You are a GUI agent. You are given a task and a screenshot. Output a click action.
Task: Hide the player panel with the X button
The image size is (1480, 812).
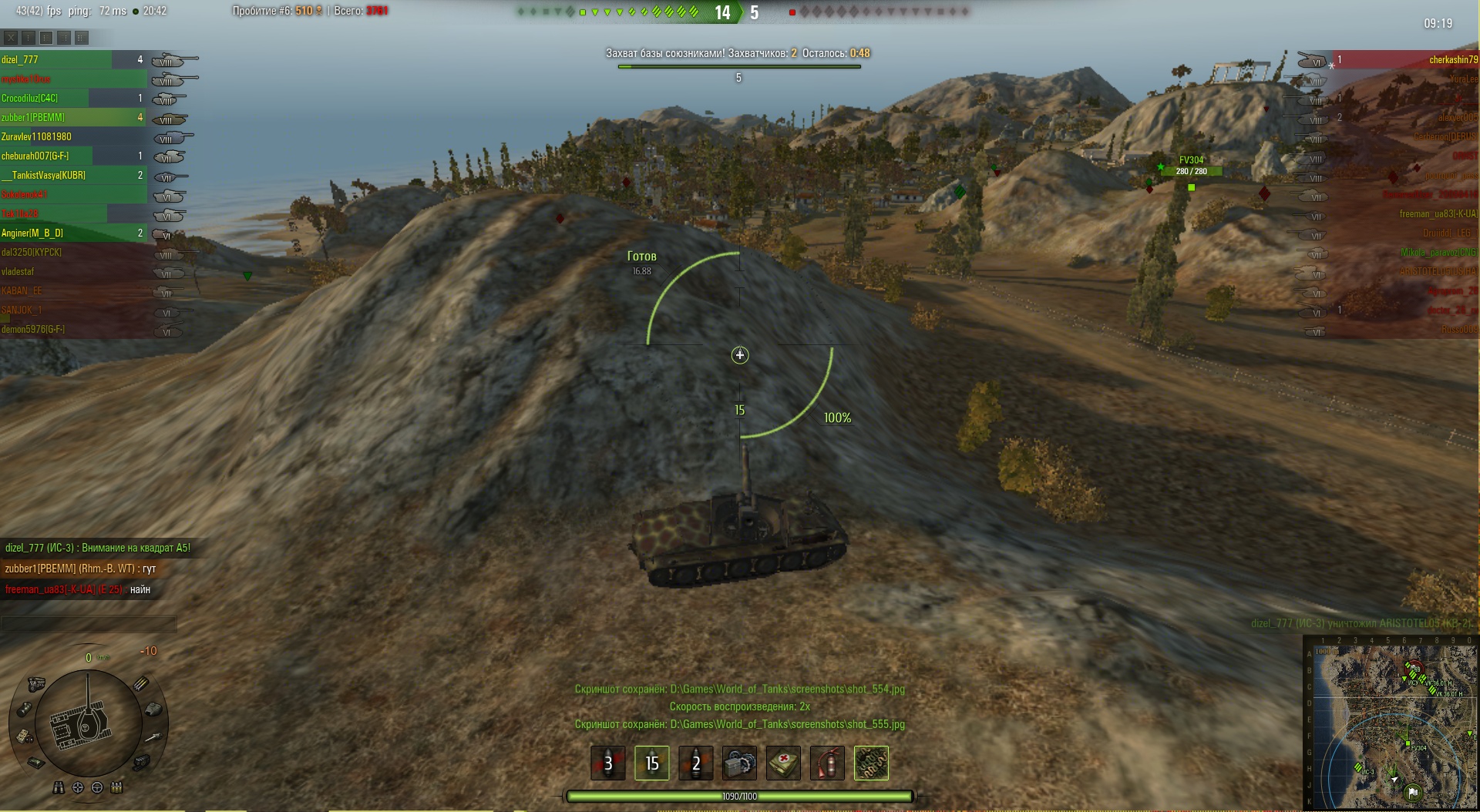pos(11,37)
